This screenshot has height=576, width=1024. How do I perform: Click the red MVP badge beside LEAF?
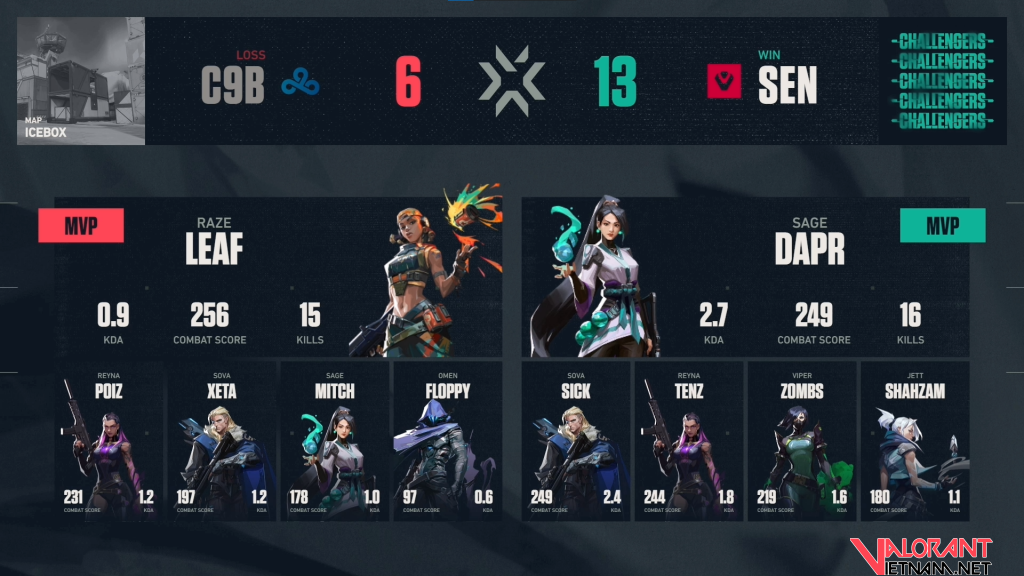coord(81,226)
